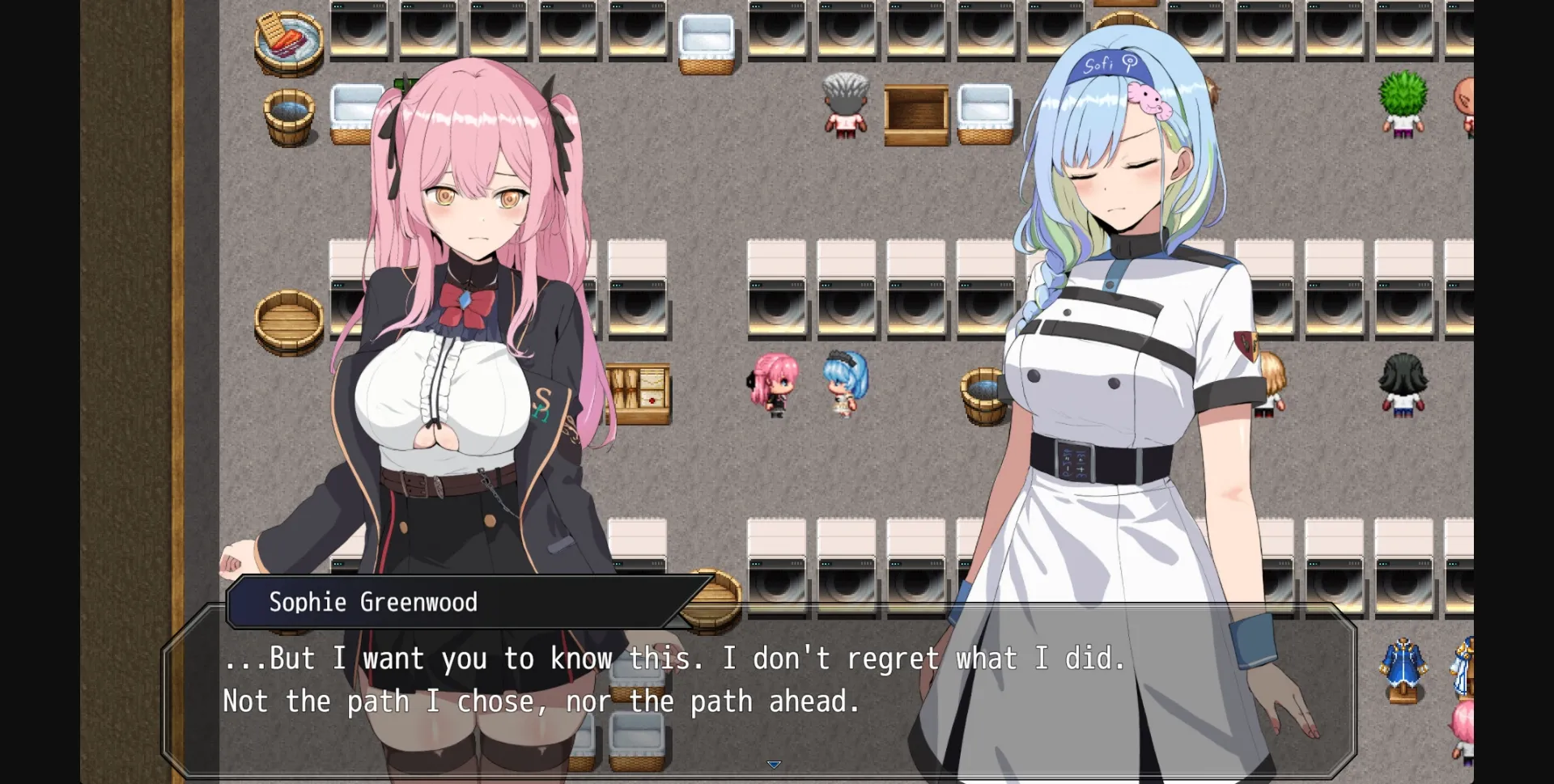Select the grey-haired NPC near the empty crate
Image resolution: width=1554 pixels, height=784 pixels.
(843, 105)
